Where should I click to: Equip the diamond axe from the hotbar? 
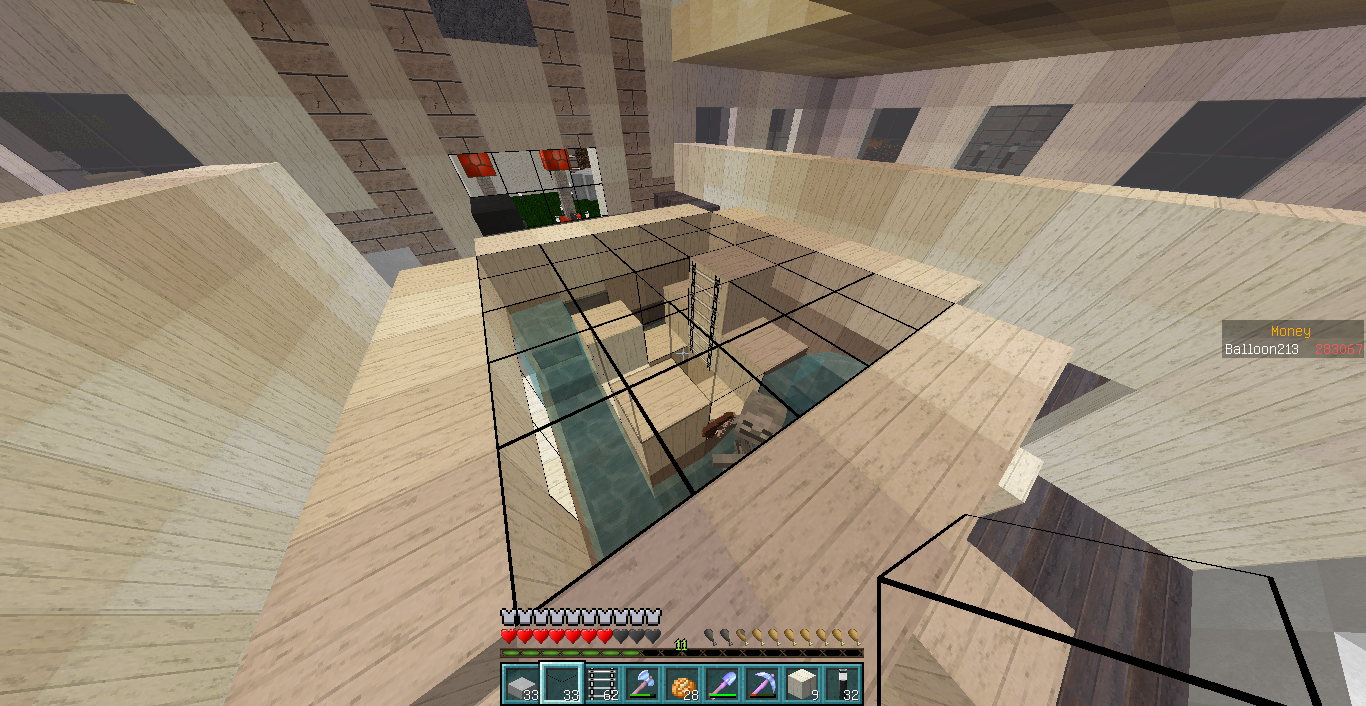(641, 685)
